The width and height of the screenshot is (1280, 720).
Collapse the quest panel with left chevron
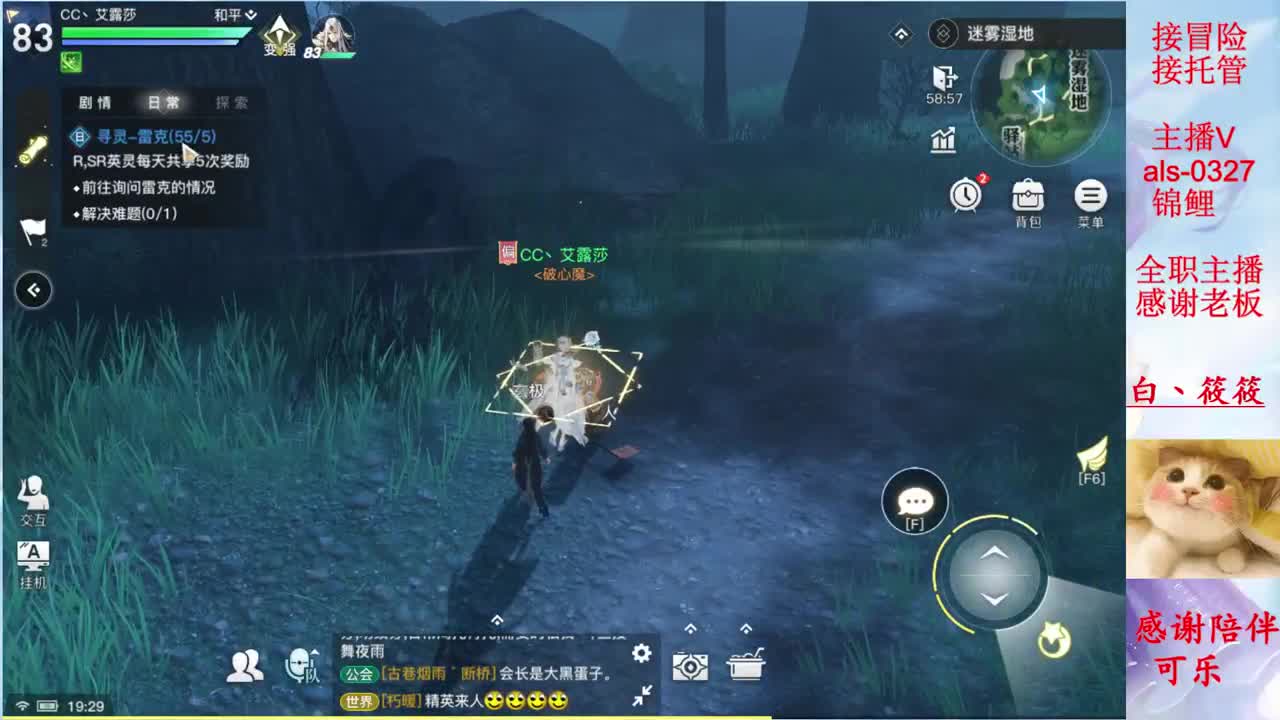pyautogui.click(x=33, y=290)
